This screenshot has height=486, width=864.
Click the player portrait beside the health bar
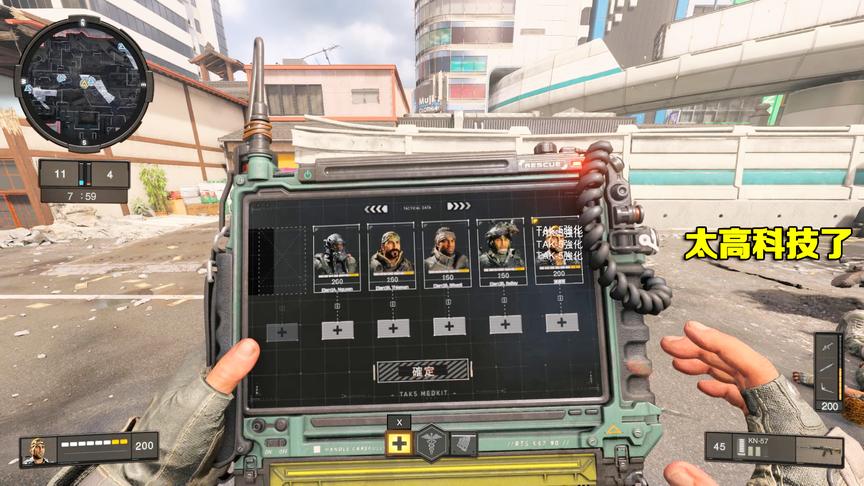click(x=38, y=450)
